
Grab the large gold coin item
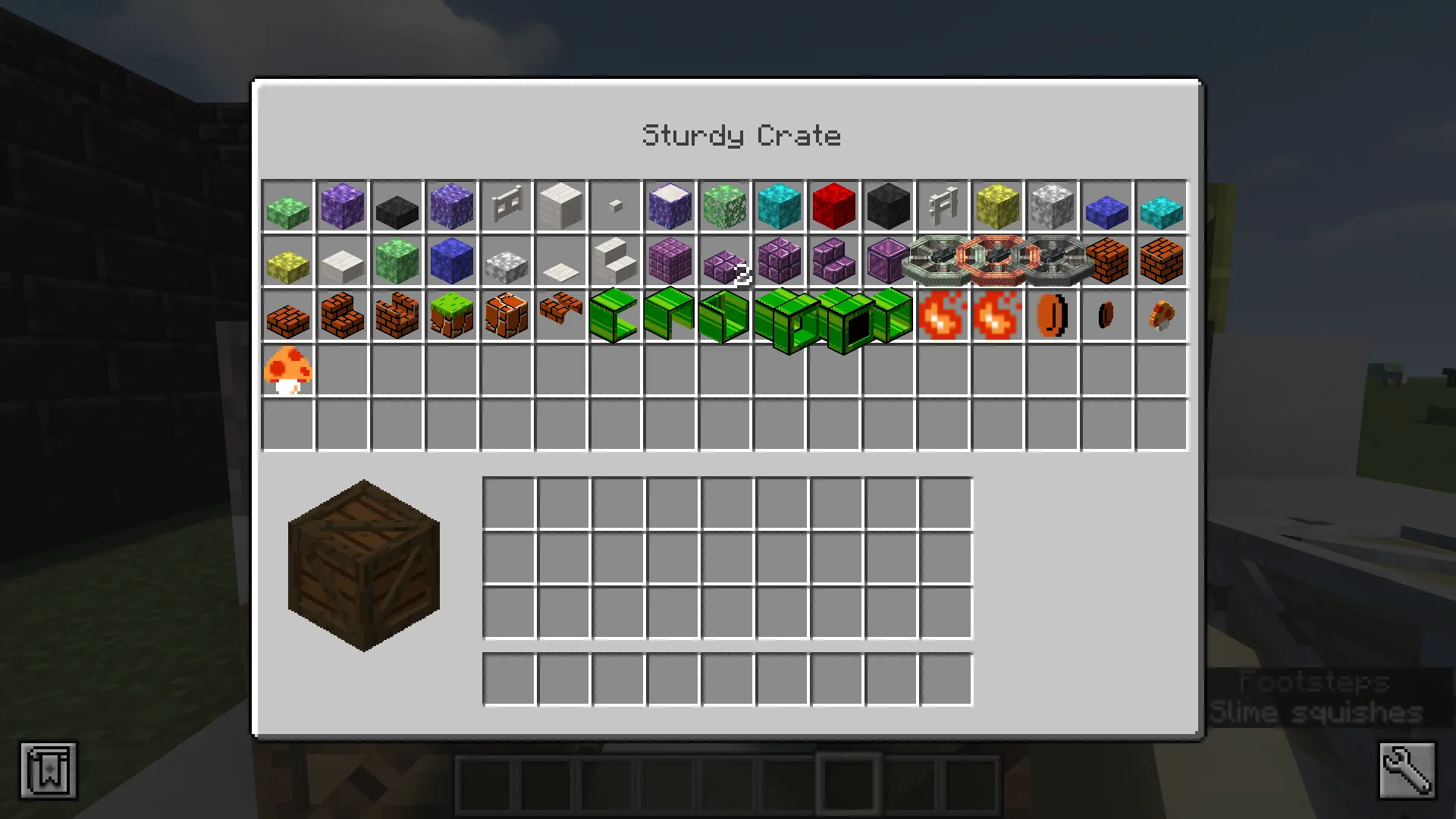1052,317
